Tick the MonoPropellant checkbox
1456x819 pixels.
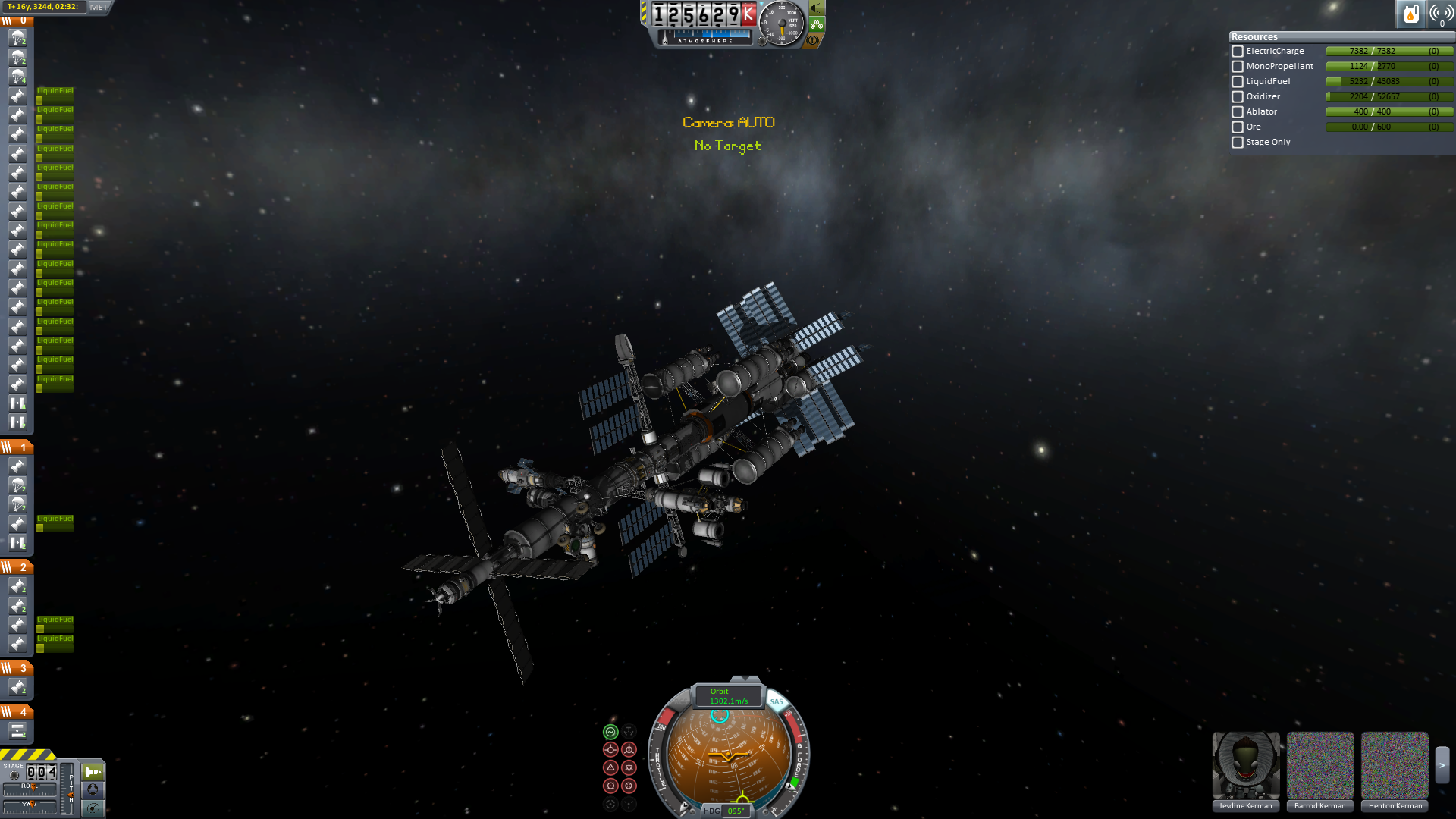1238,67
